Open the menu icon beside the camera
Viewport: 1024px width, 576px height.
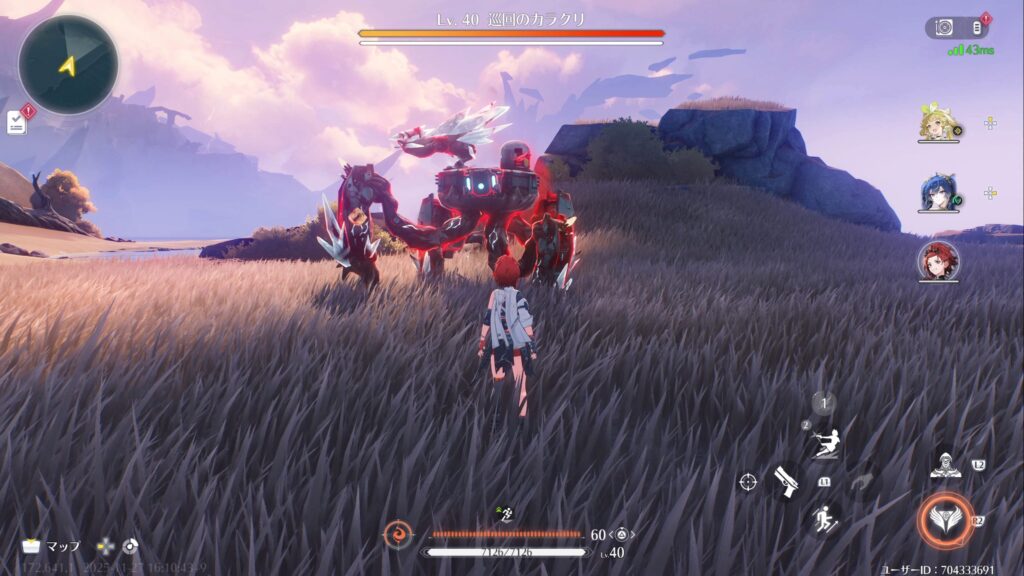(976, 28)
